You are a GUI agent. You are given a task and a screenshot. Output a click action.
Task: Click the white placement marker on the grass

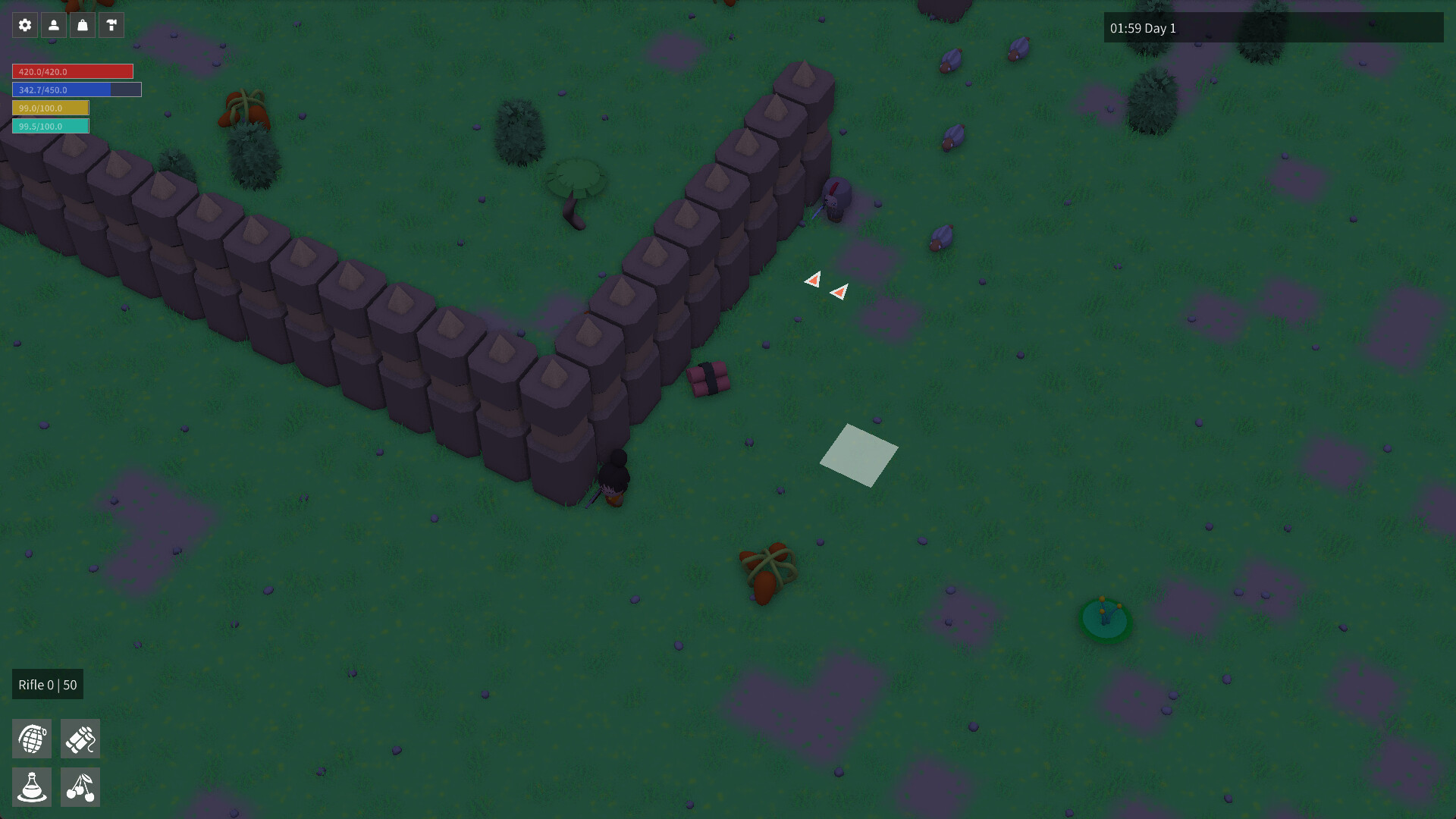pyautogui.click(x=858, y=455)
